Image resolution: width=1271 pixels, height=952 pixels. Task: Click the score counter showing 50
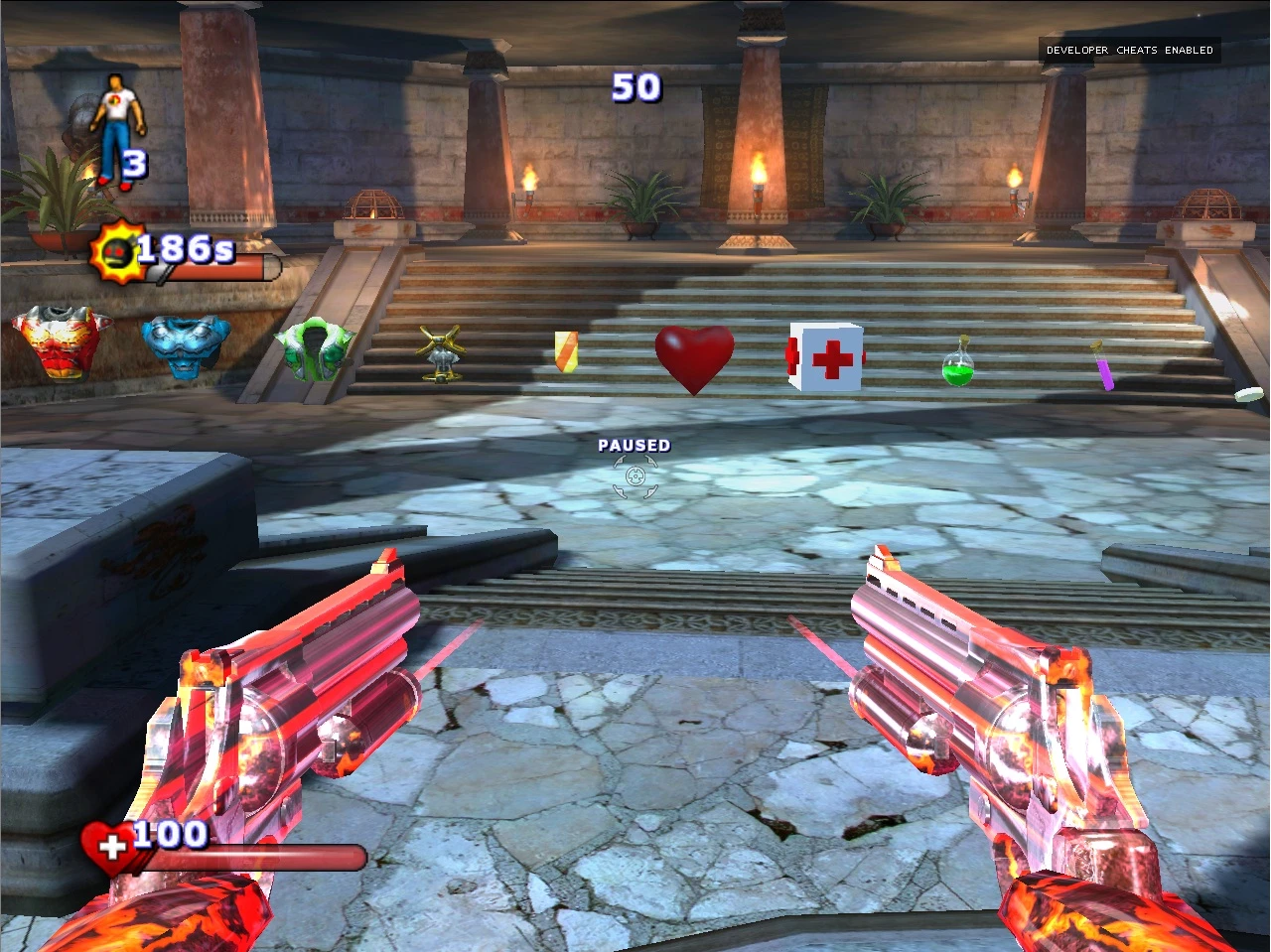click(635, 88)
